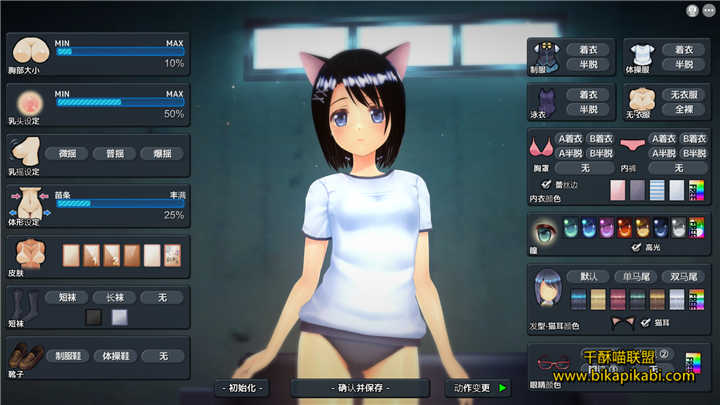
Task: Choose 长袜 long socks option
Action: (x=115, y=297)
